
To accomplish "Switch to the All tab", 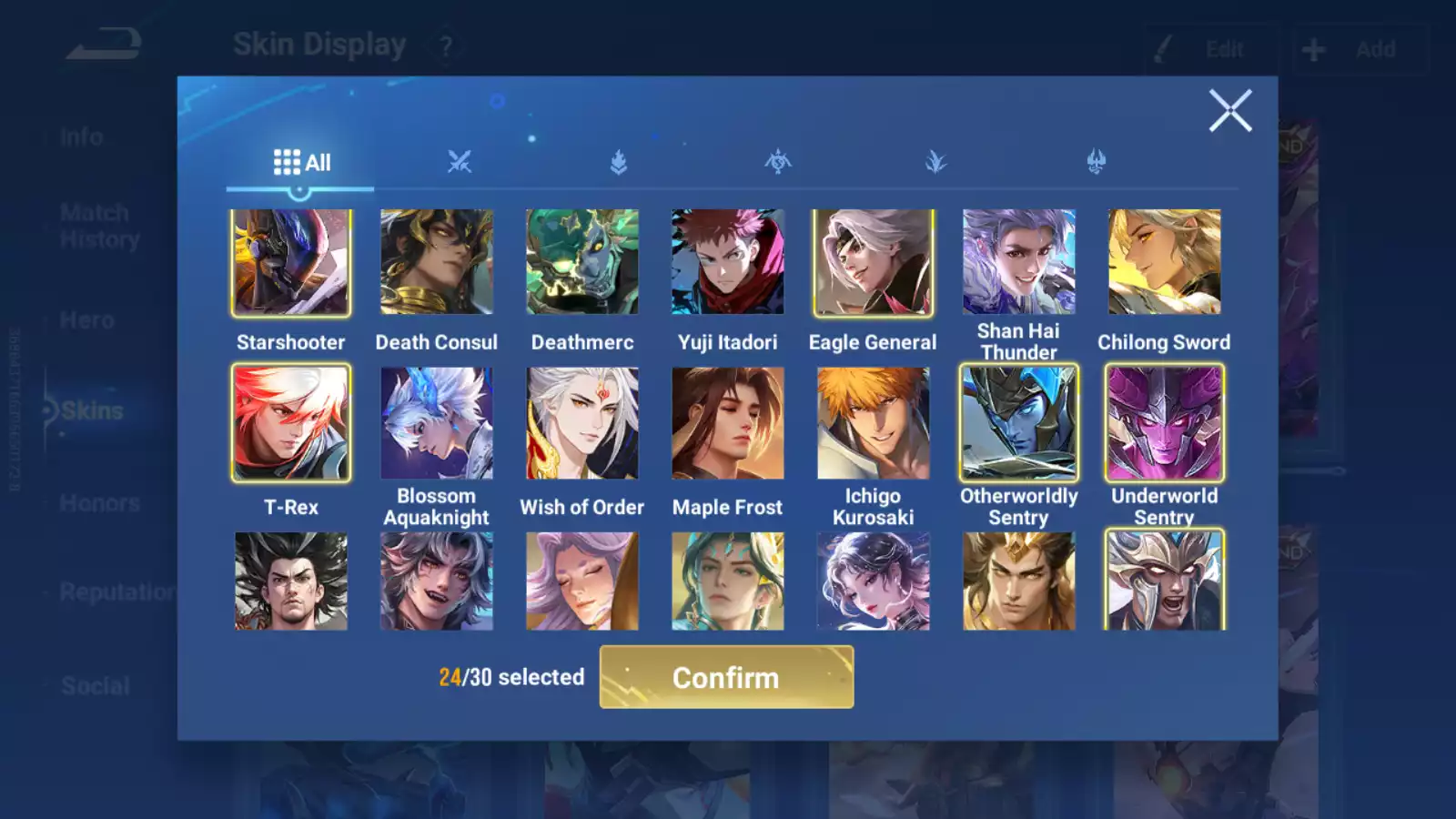I will coord(301,161).
